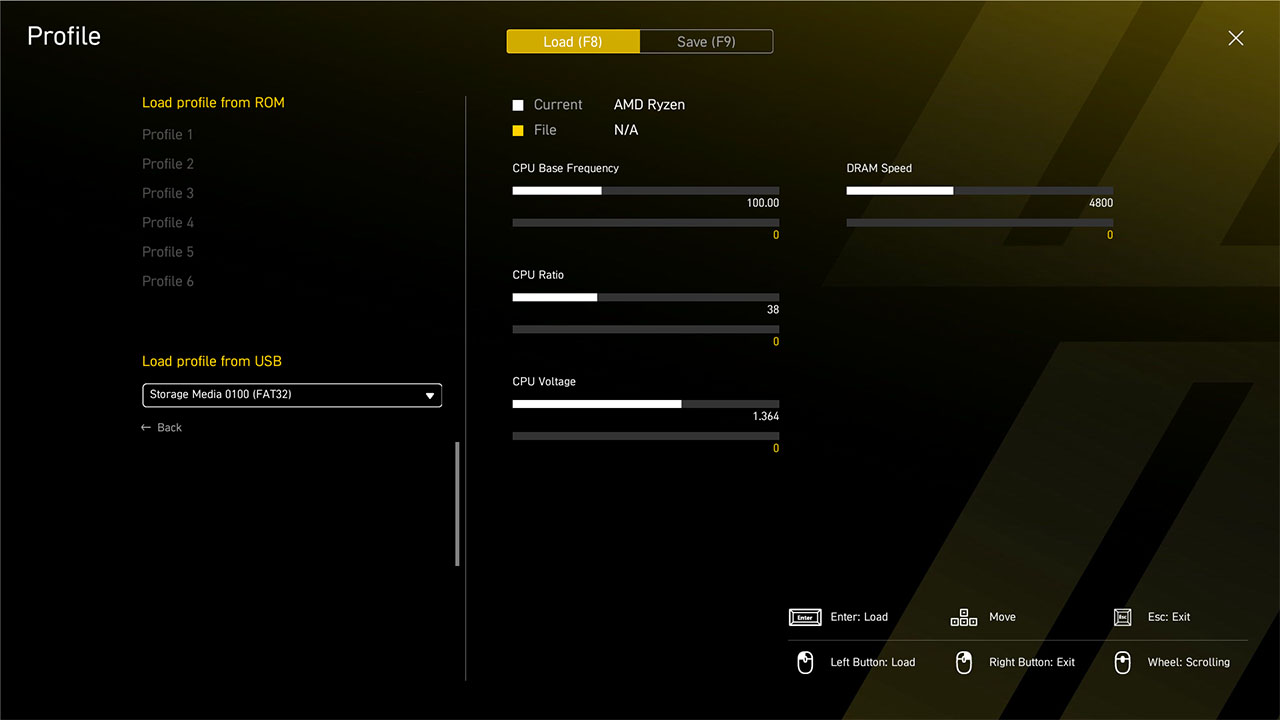Click the Load profile from ROM heading
This screenshot has height=720, width=1280.
213,103
